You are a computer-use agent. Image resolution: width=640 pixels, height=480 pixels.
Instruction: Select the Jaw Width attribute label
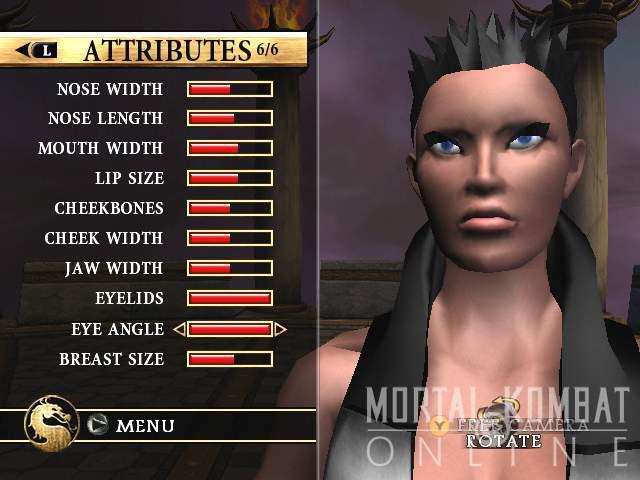coord(114,269)
